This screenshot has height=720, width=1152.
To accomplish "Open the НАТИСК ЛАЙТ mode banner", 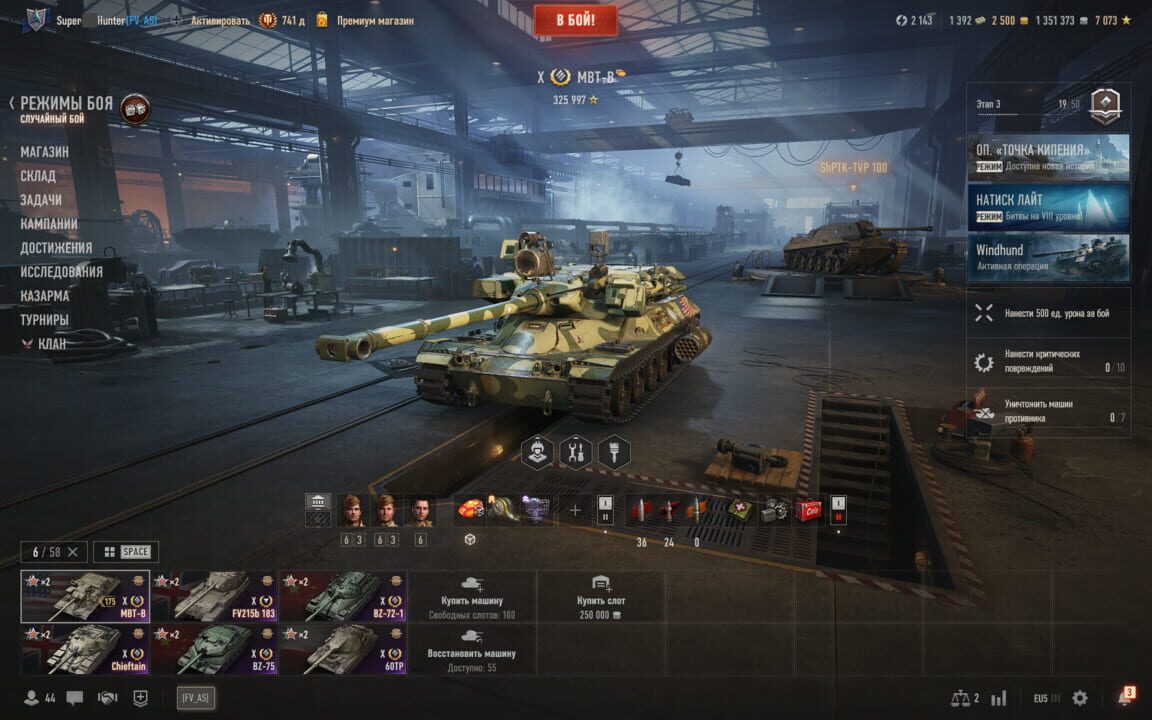I will coord(1048,207).
